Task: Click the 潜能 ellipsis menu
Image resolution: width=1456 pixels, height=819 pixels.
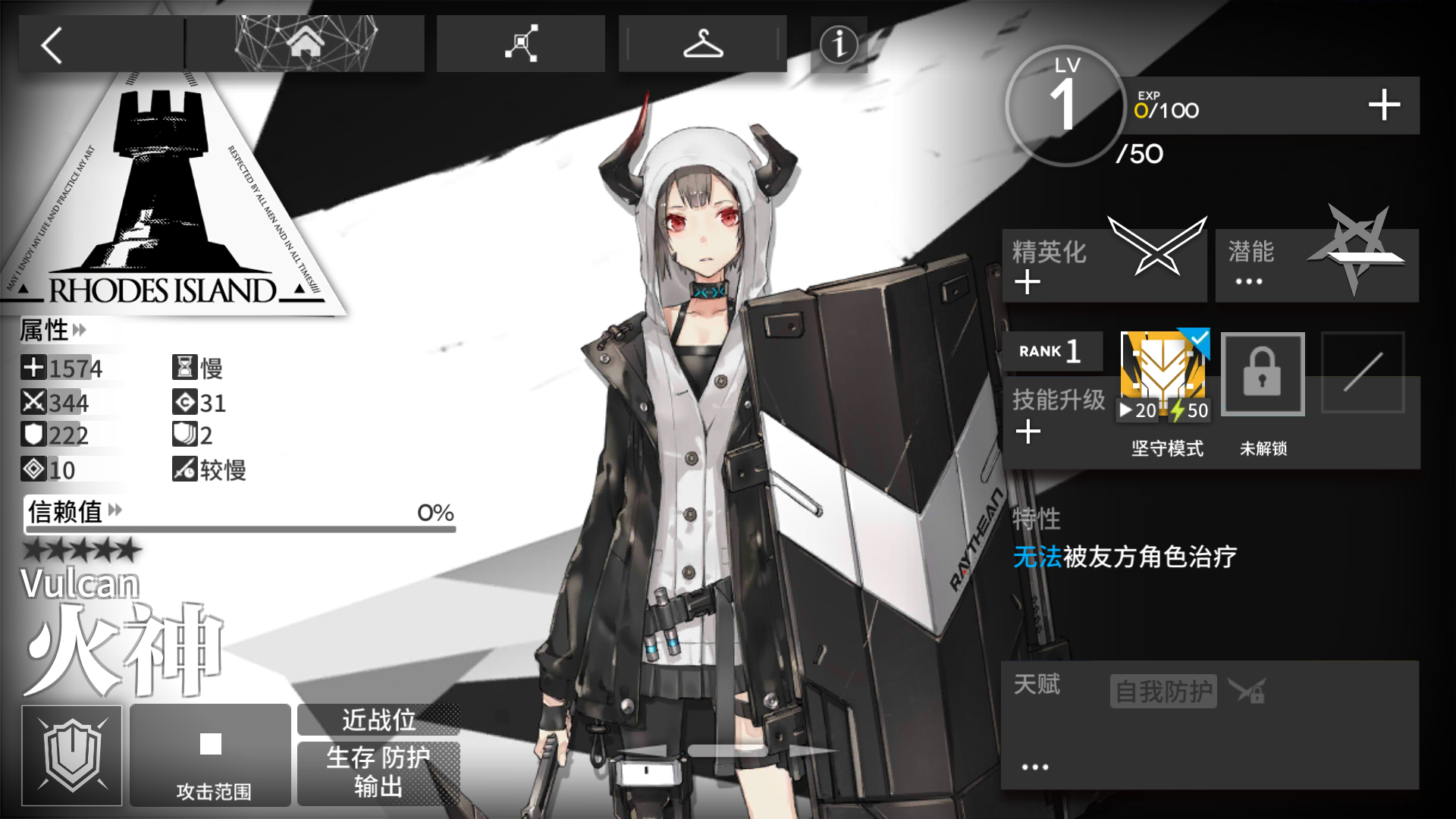Action: pyautogui.click(x=1248, y=281)
